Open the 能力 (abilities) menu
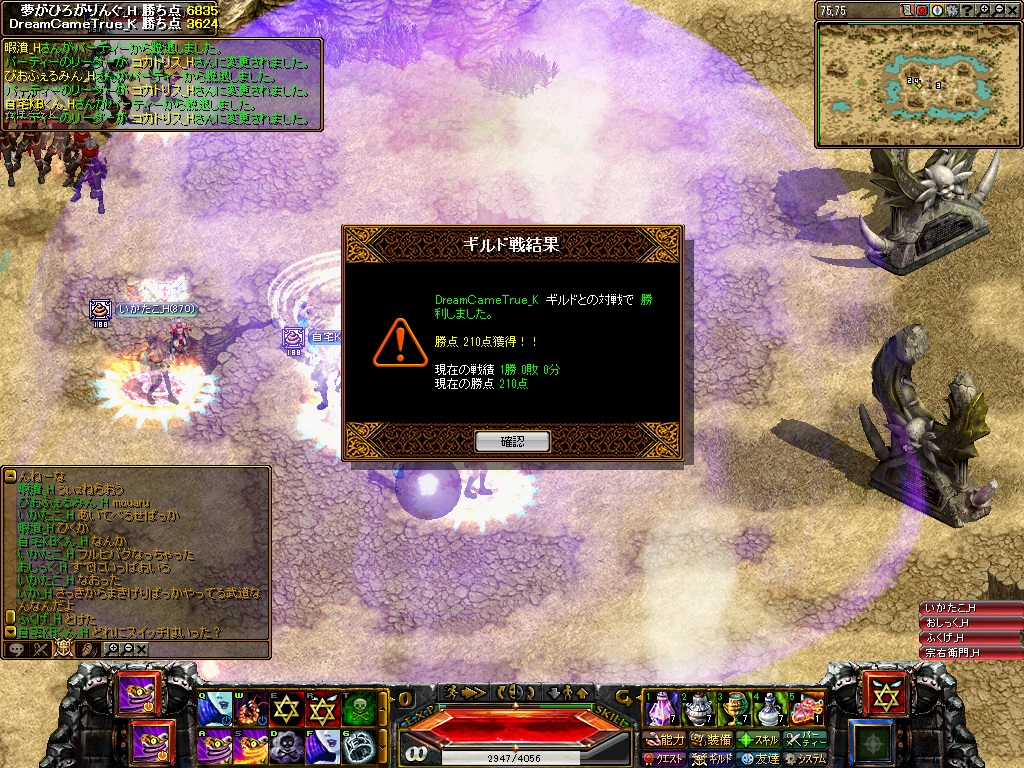This screenshot has height=768, width=1024. pos(665,740)
